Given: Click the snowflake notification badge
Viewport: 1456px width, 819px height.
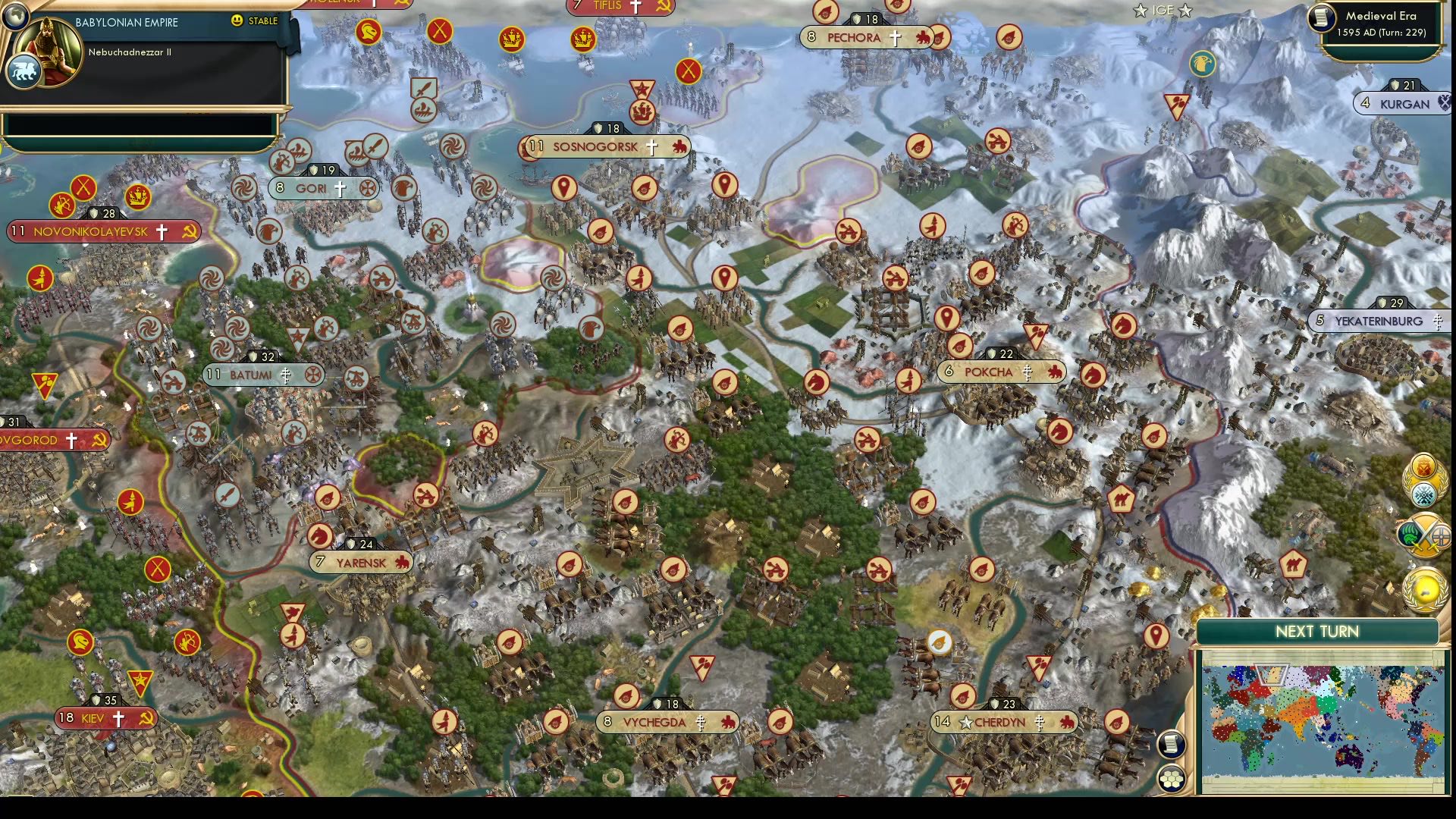Looking at the screenshot, I should point(1423,494).
